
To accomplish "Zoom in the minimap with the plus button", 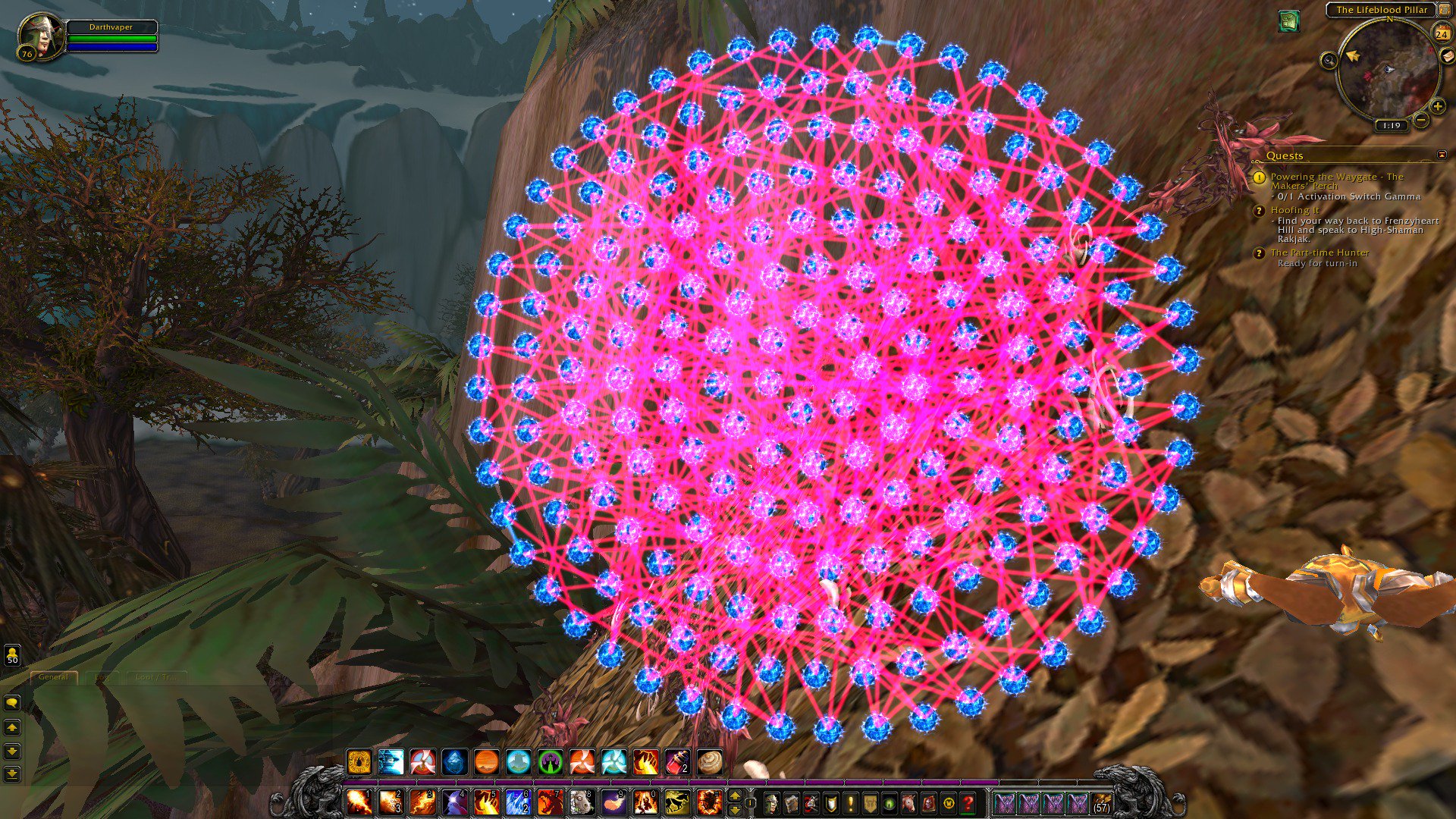I will [1436, 106].
